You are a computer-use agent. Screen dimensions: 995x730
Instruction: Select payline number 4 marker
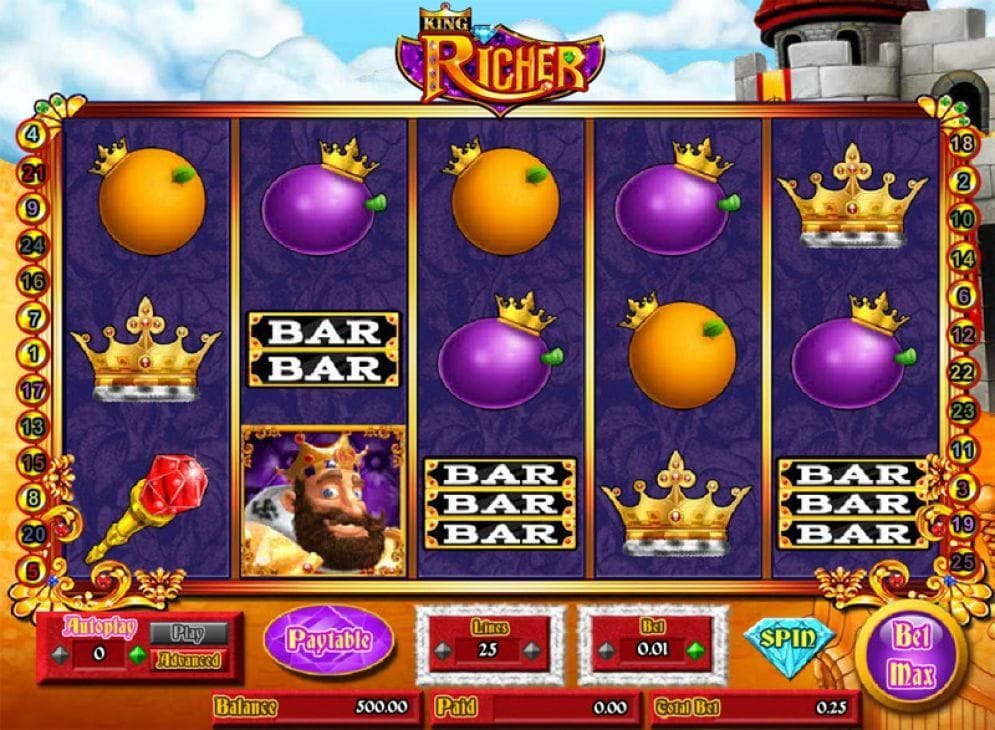32,134
